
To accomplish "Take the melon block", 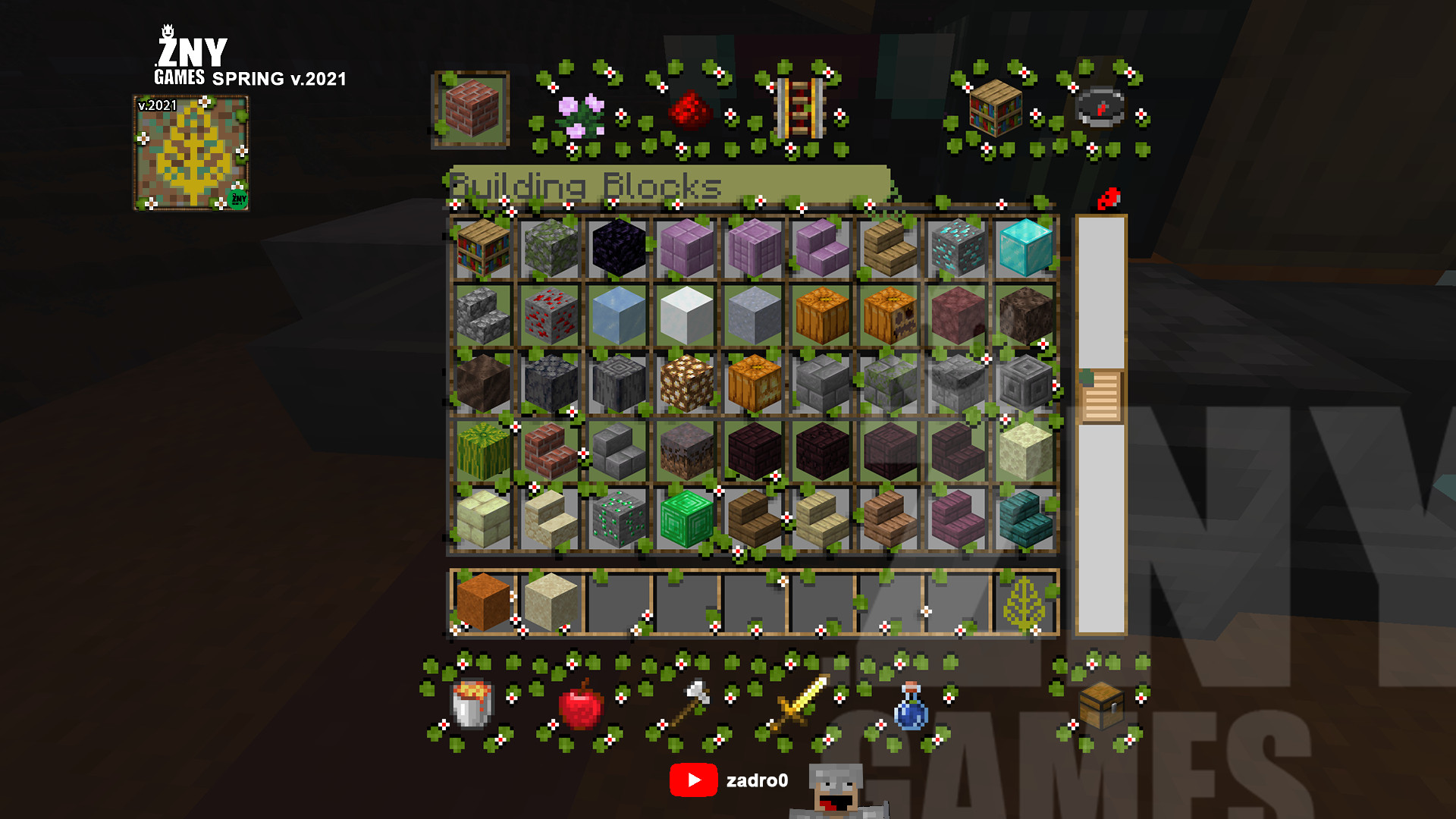I will 483,450.
